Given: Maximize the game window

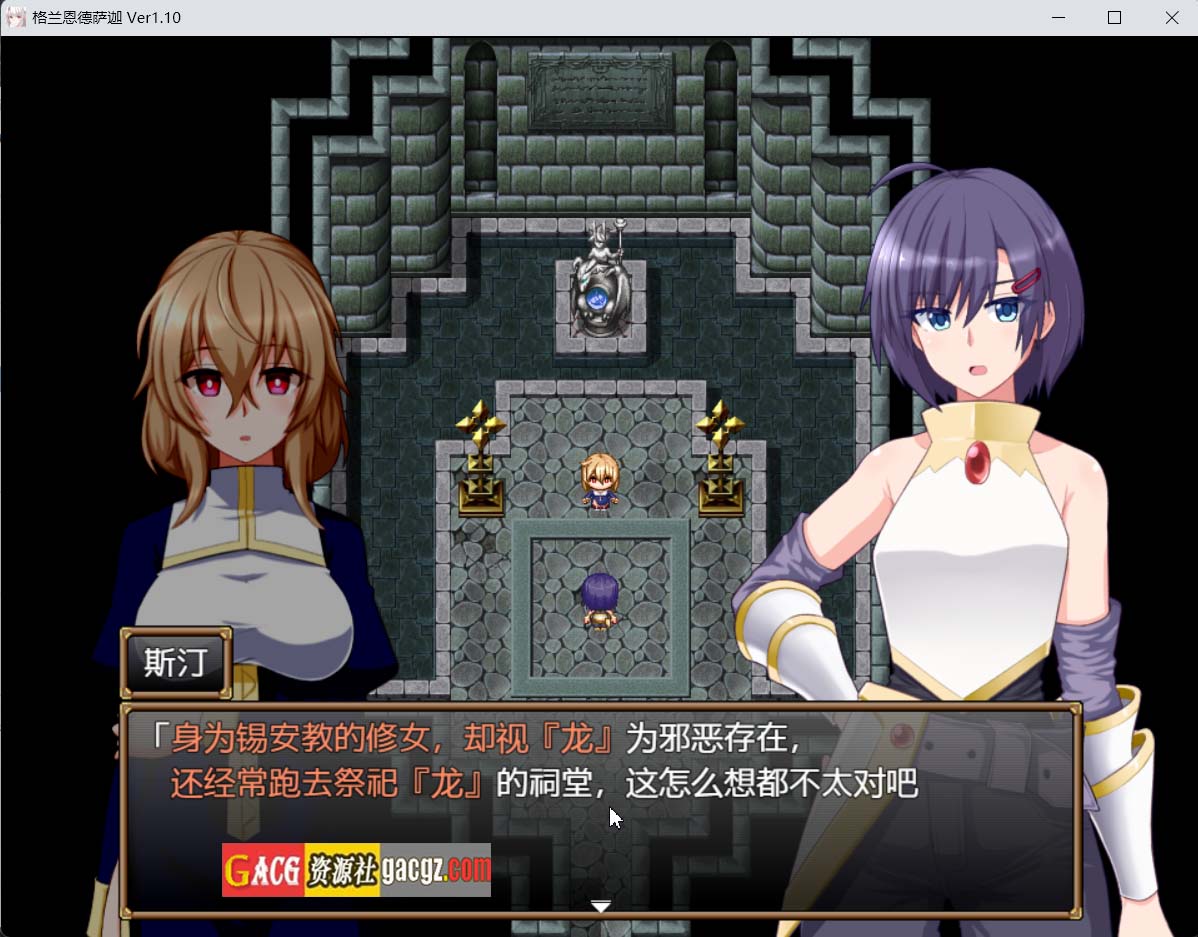Looking at the screenshot, I should (1114, 18).
